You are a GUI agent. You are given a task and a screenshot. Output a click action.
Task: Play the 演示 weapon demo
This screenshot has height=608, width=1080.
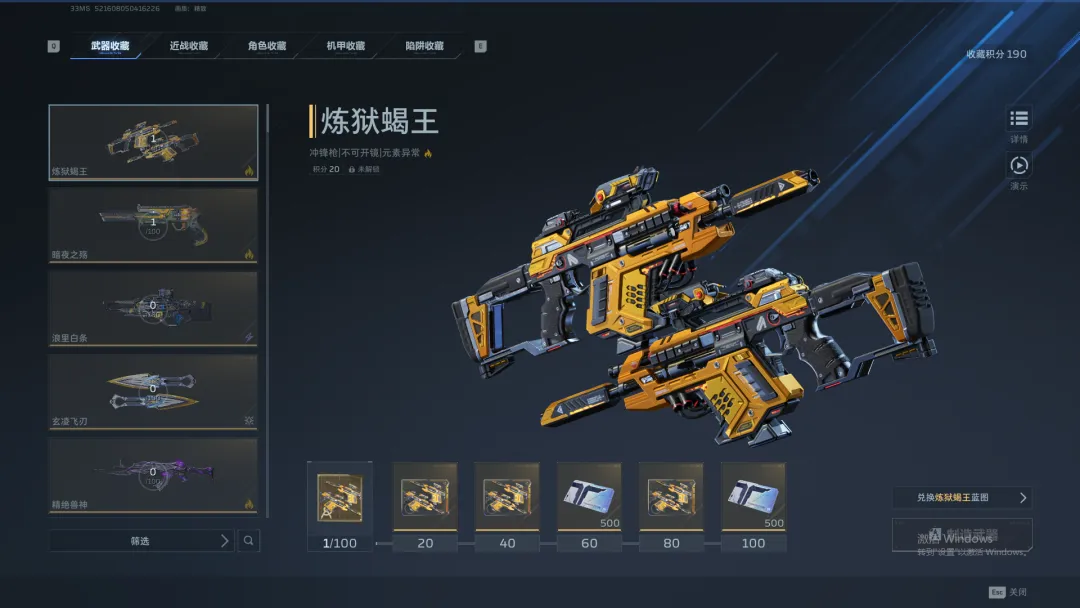(1018, 166)
